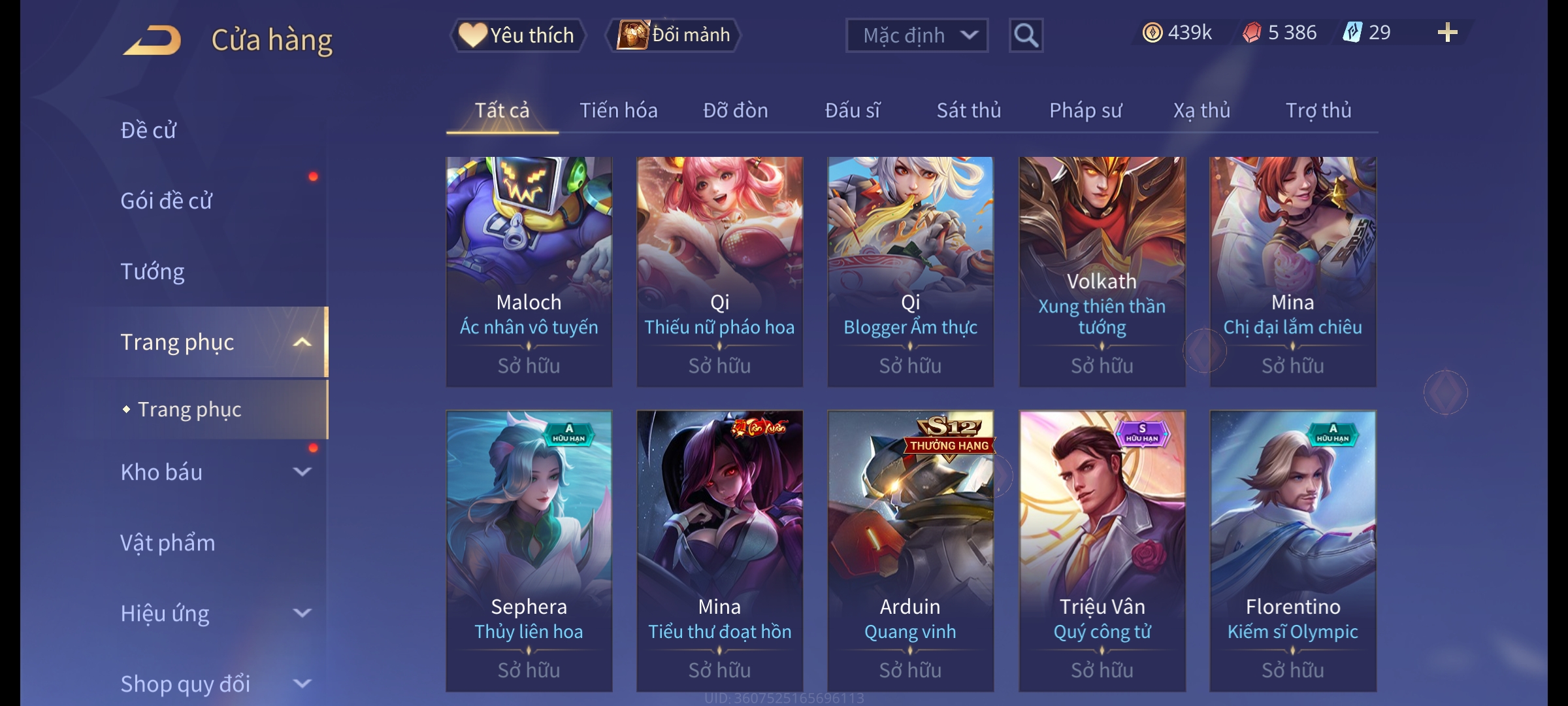1568x706 pixels.
Task: Switch to the Đỡ đòn tab
Action: click(735, 110)
